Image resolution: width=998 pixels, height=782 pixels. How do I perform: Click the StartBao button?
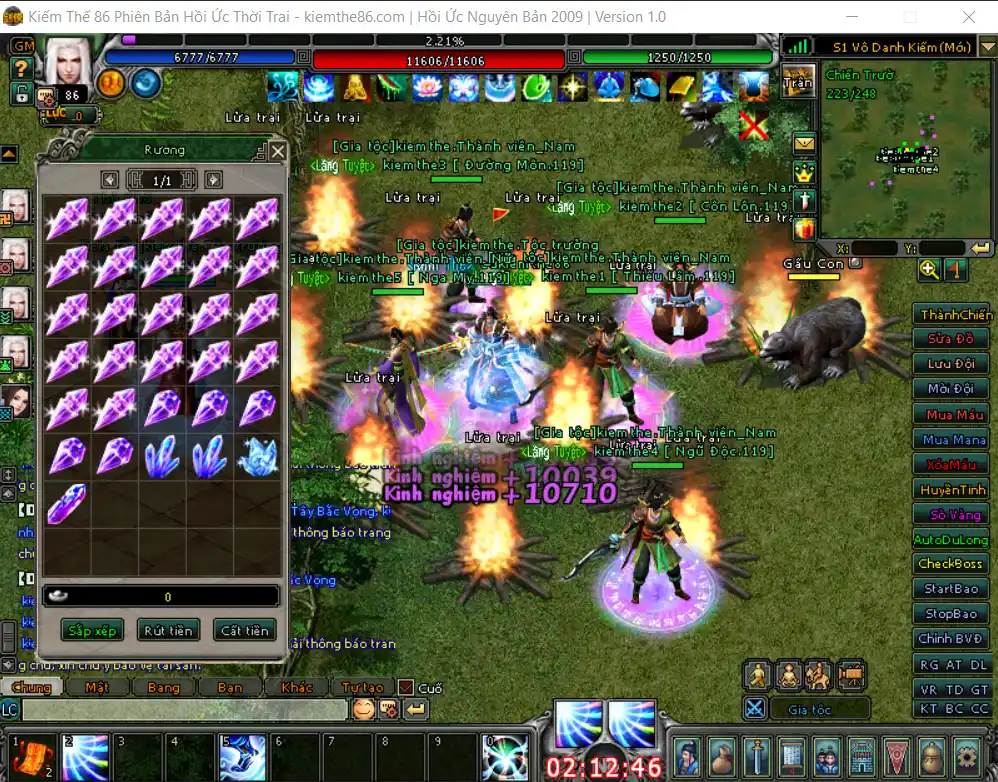coord(950,589)
